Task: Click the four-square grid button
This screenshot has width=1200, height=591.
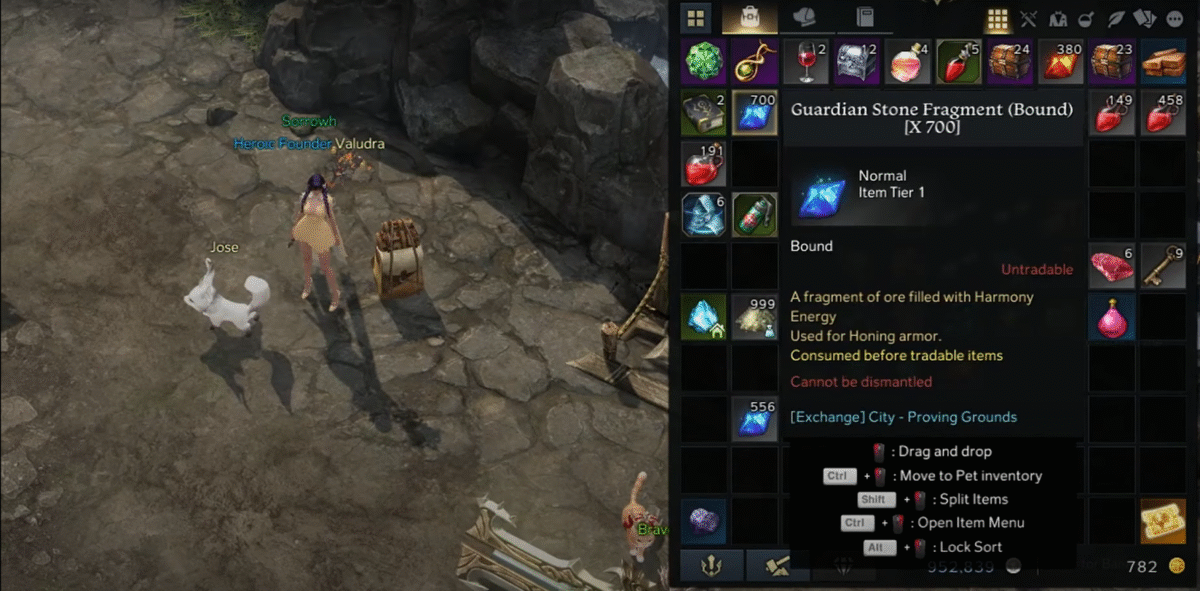Action: (695, 18)
